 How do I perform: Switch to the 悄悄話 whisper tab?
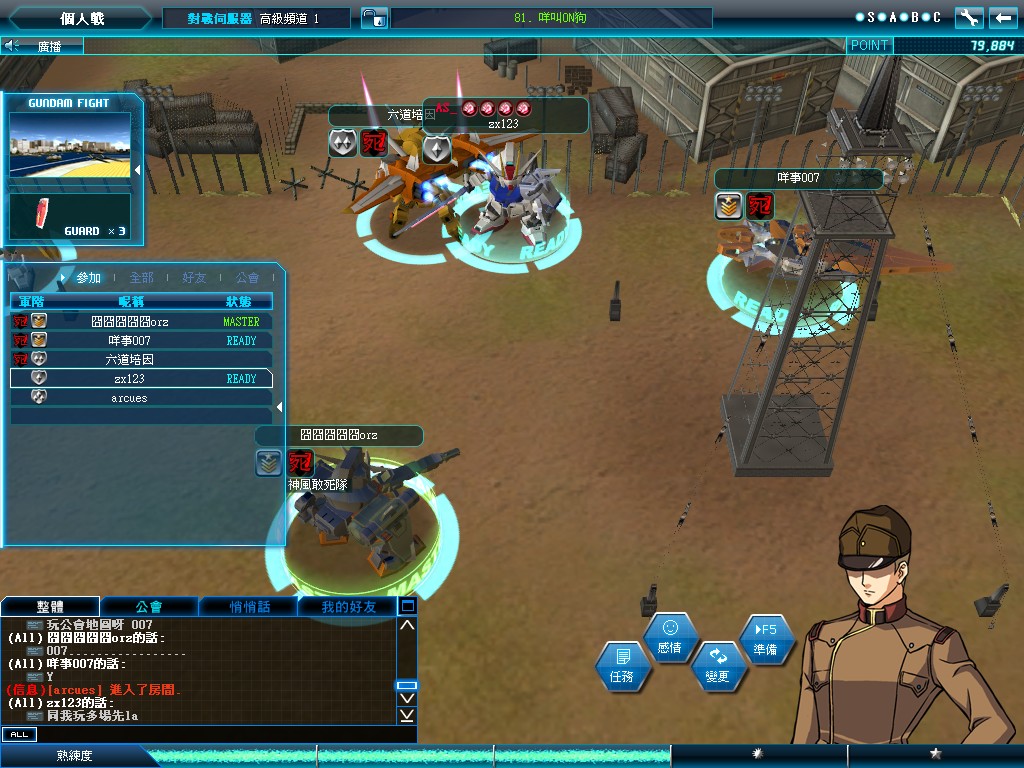coord(248,606)
